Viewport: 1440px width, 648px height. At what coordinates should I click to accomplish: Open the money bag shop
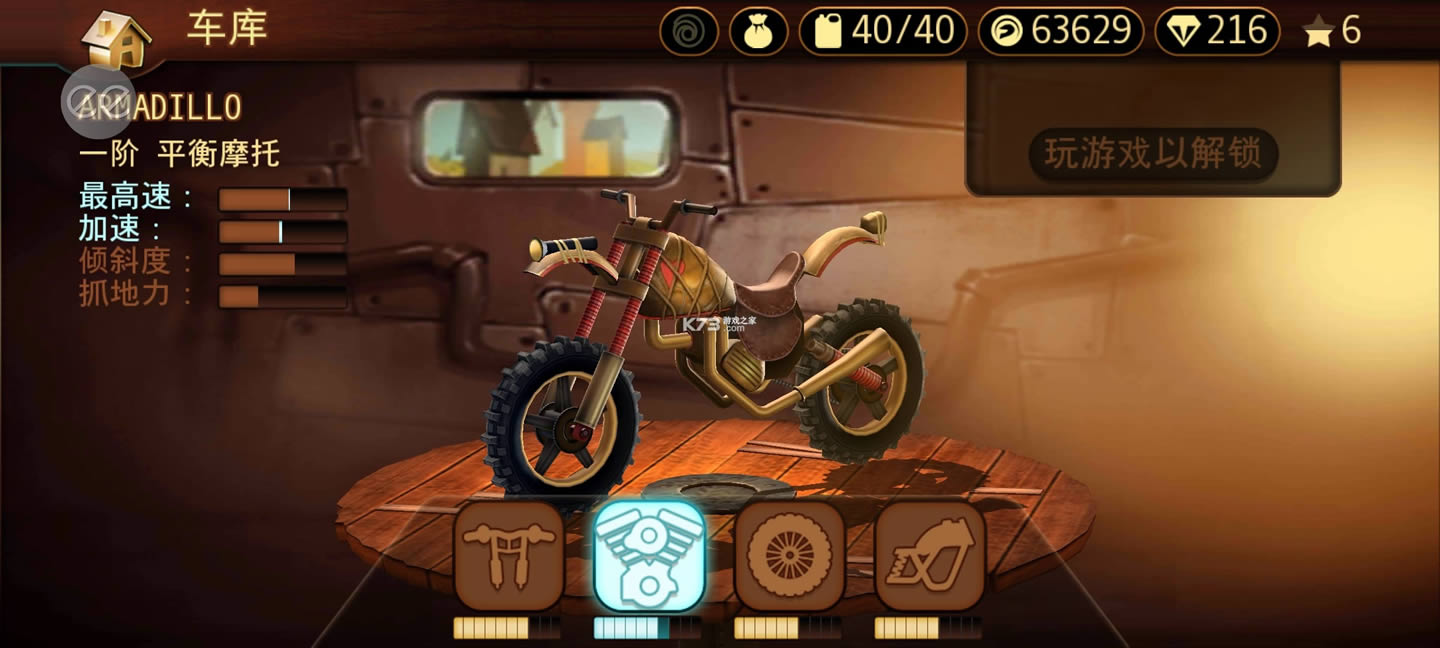tap(759, 32)
